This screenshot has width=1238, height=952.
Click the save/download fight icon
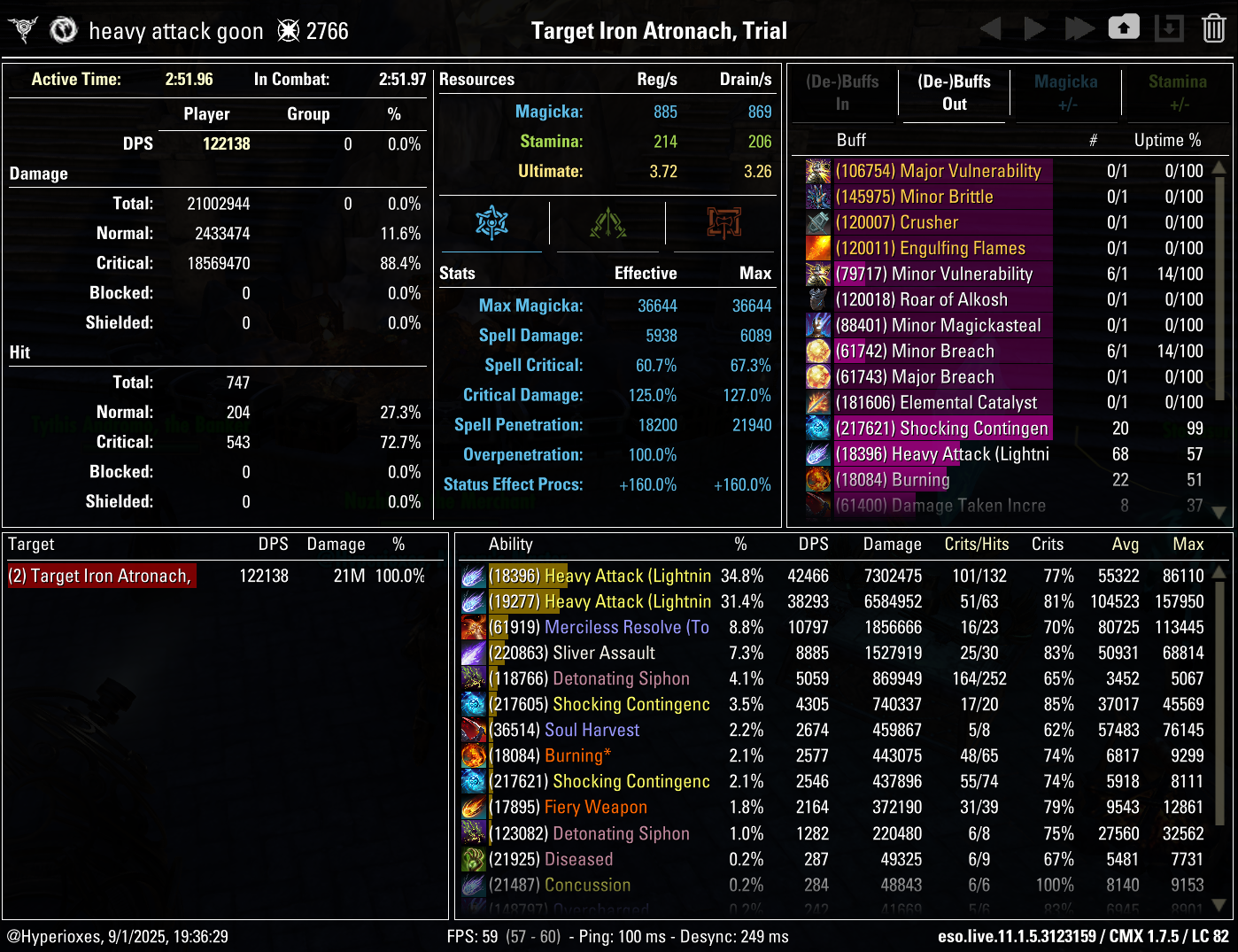coord(1168,27)
